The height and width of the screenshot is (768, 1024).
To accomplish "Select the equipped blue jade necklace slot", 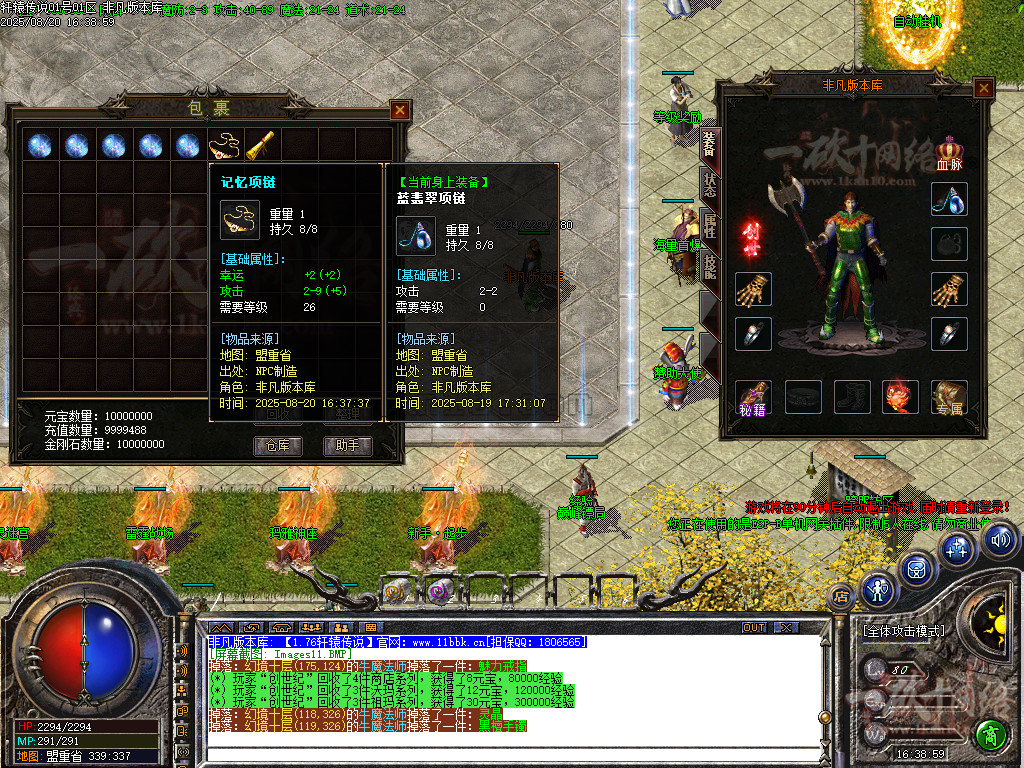I will [x=949, y=199].
